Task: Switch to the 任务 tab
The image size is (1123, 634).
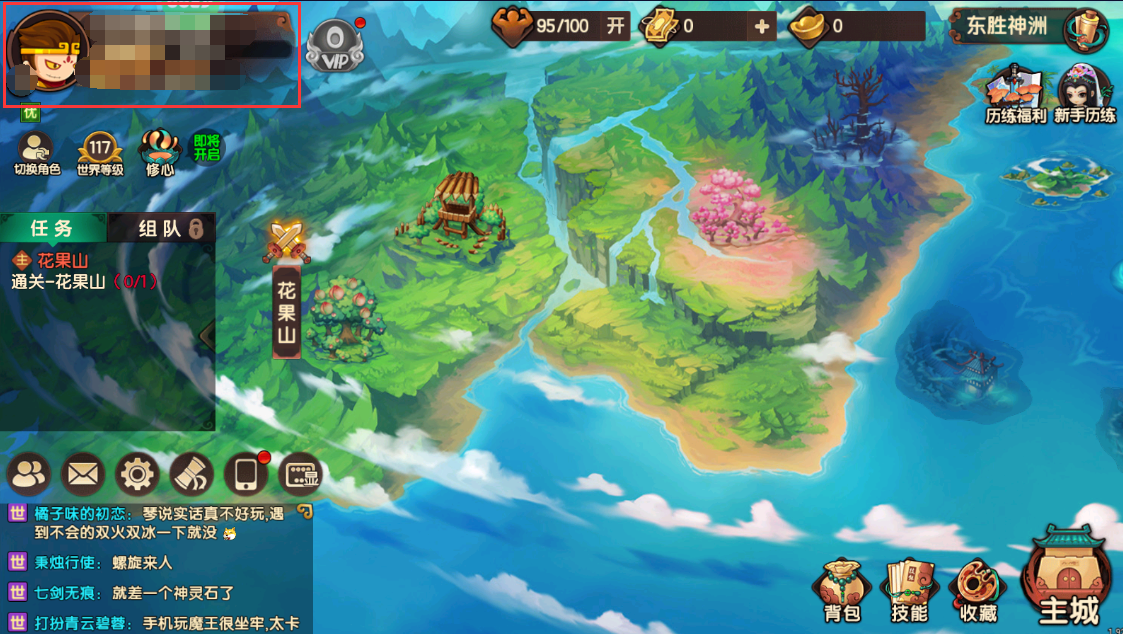Action: coord(52,228)
